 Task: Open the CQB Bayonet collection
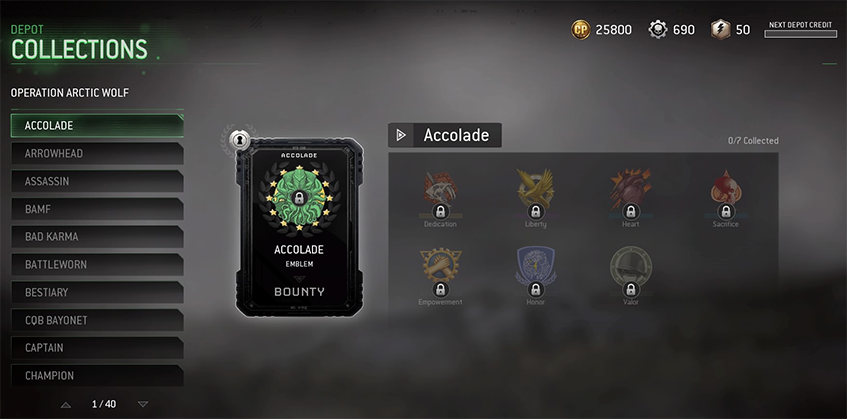96,320
